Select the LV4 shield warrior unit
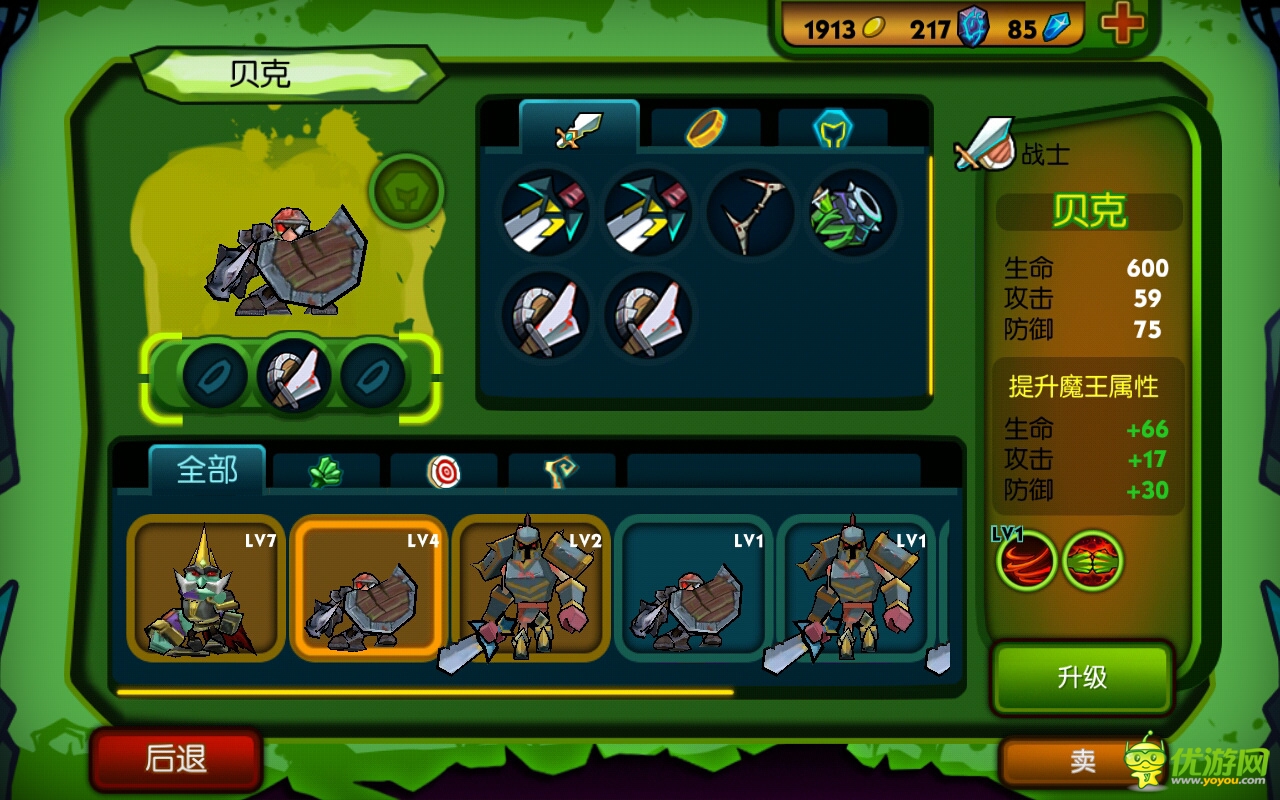This screenshot has height=800, width=1280. [x=368, y=589]
